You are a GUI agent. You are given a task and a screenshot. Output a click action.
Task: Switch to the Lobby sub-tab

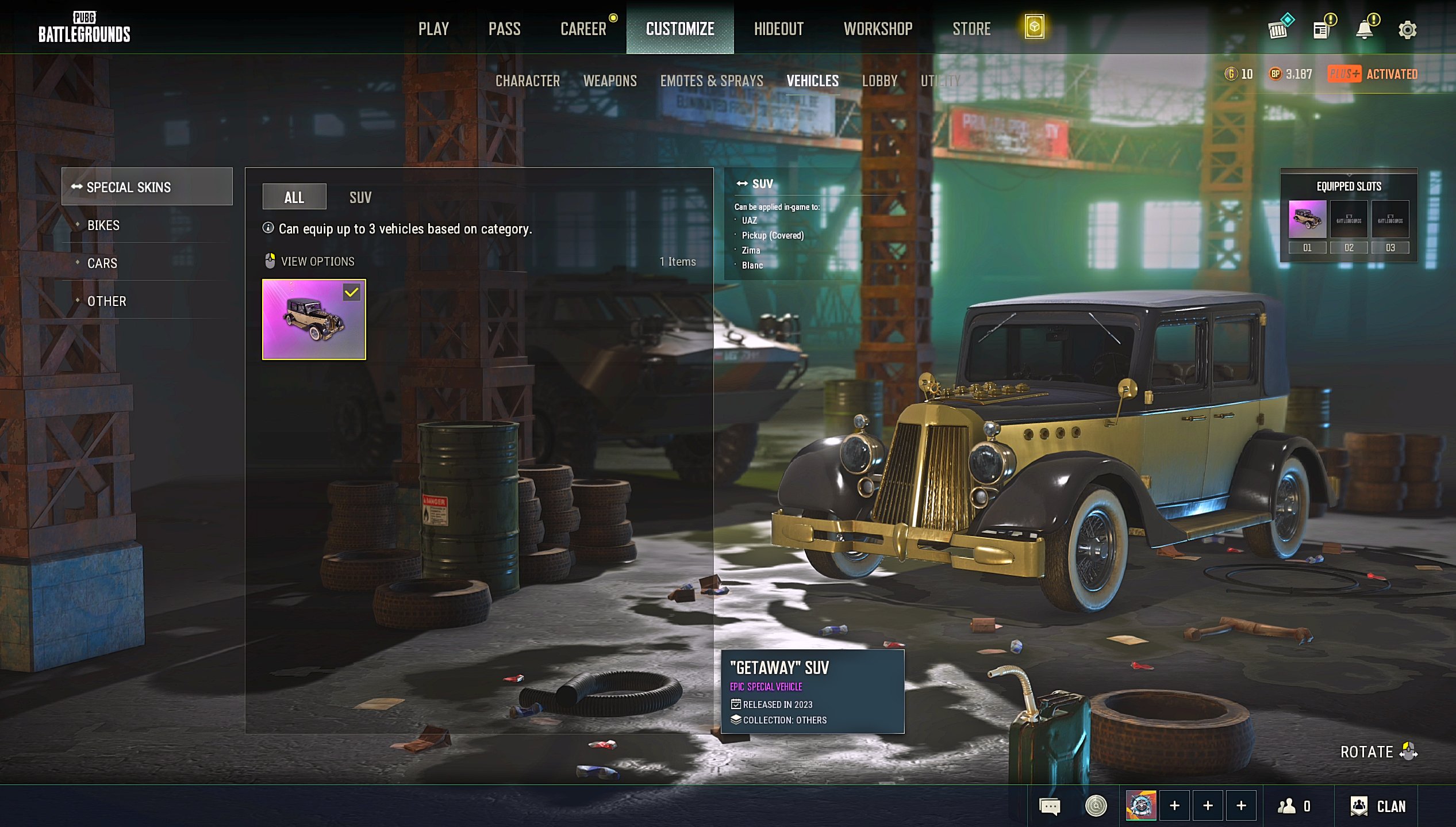(879, 81)
